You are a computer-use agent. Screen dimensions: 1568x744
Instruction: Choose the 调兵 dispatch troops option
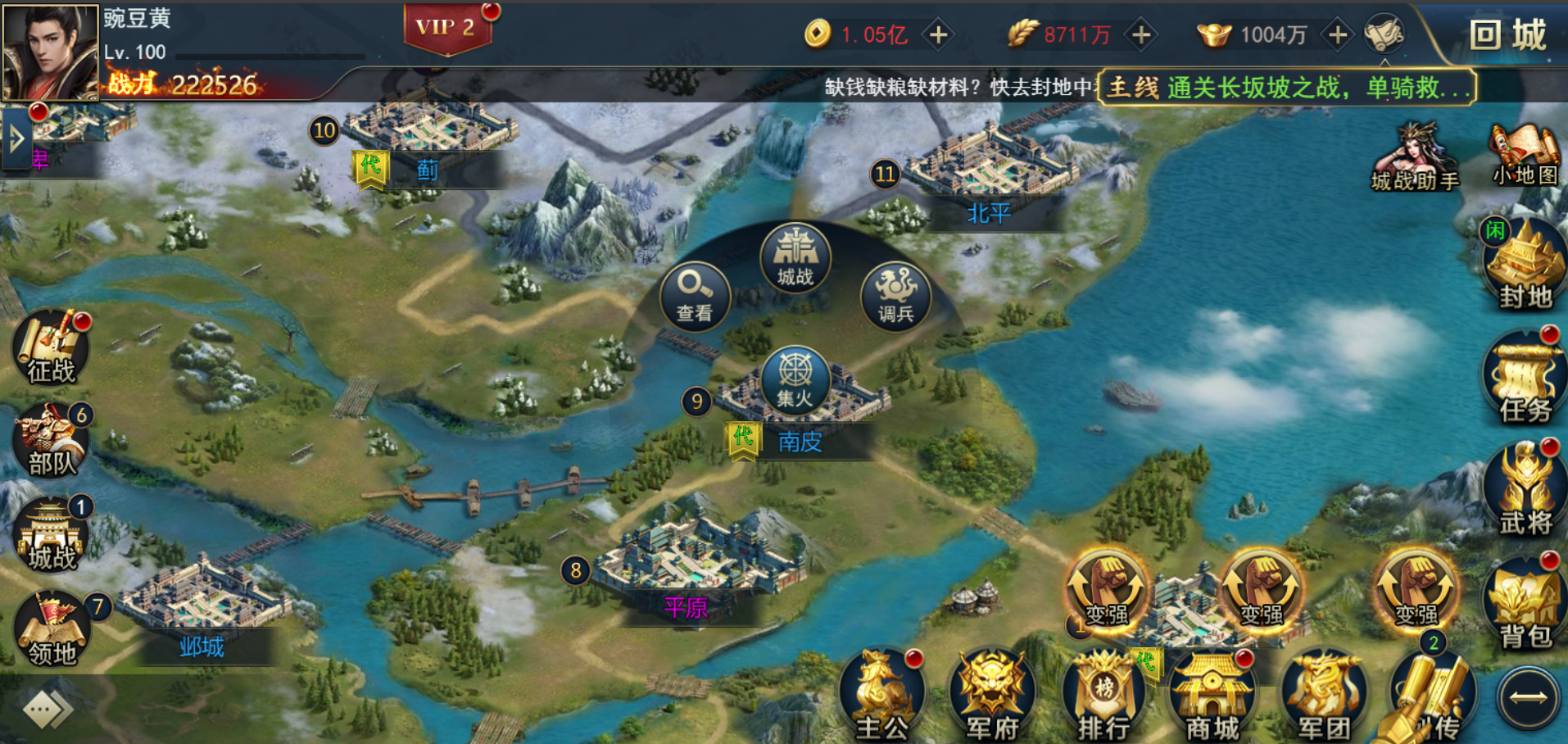tap(895, 296)
